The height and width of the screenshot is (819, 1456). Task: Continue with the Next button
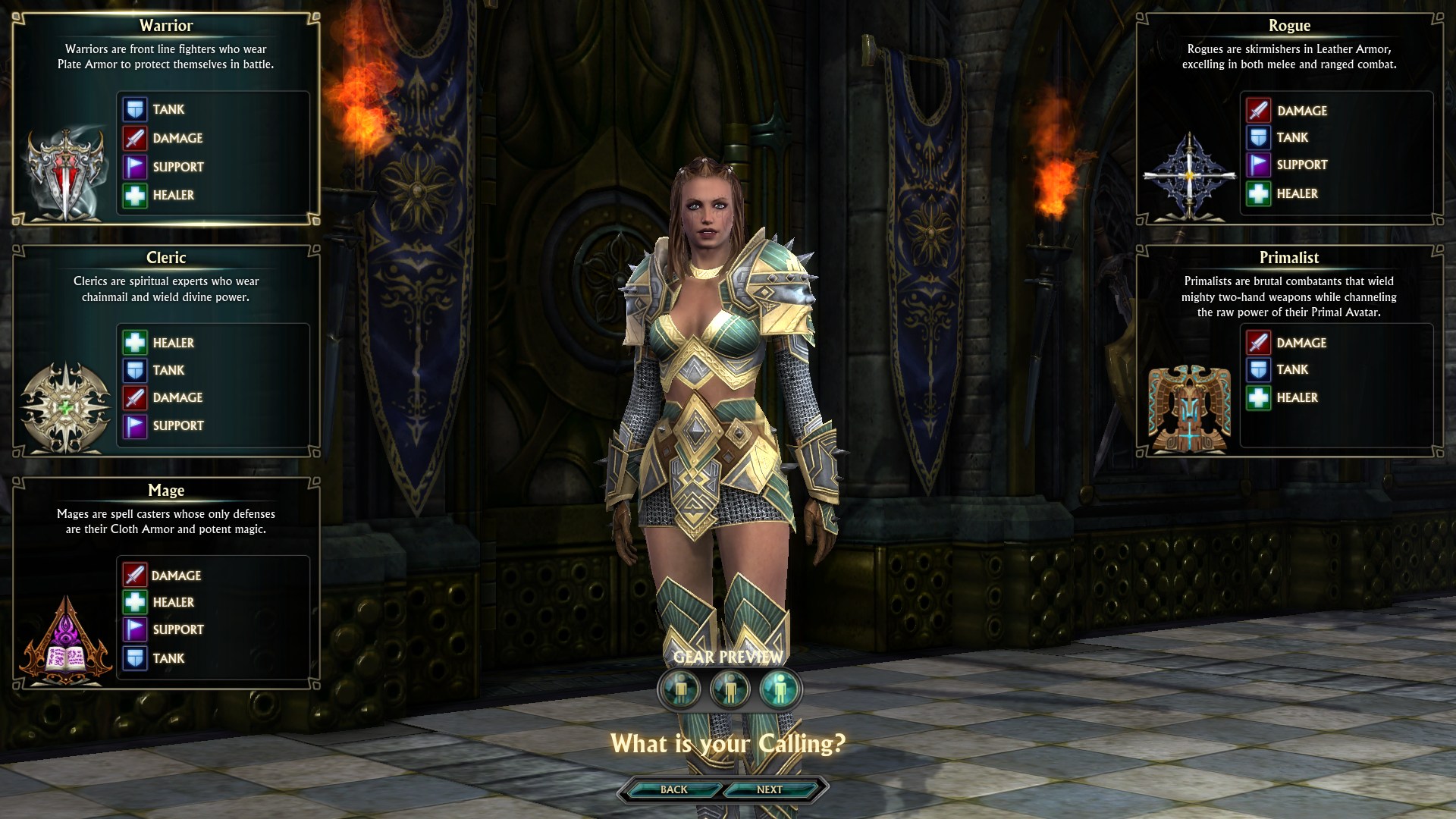coord(769,789)
